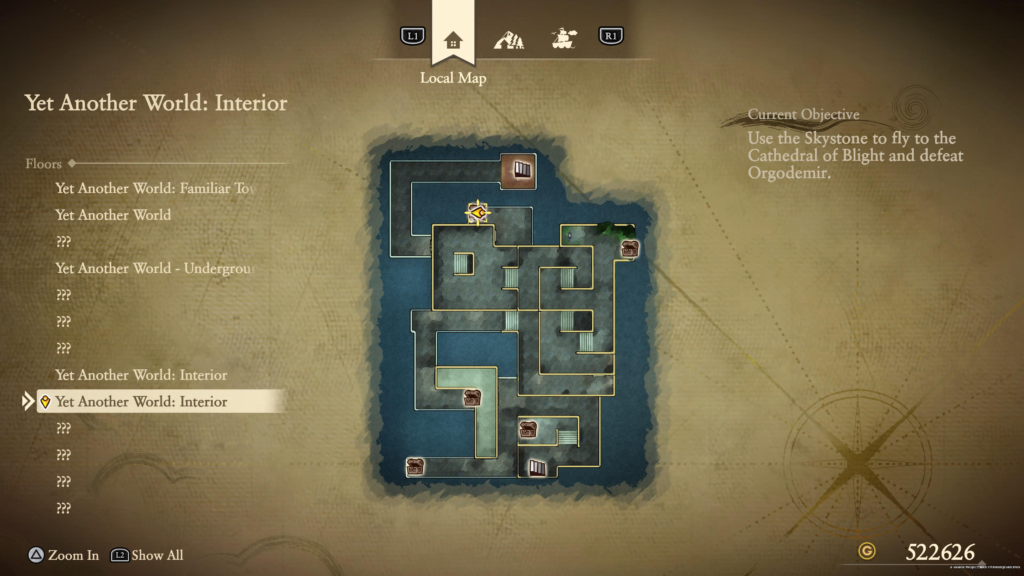
Task: Choose the Yet Another World - Underground floor
Action: click(x=155, y=268)
